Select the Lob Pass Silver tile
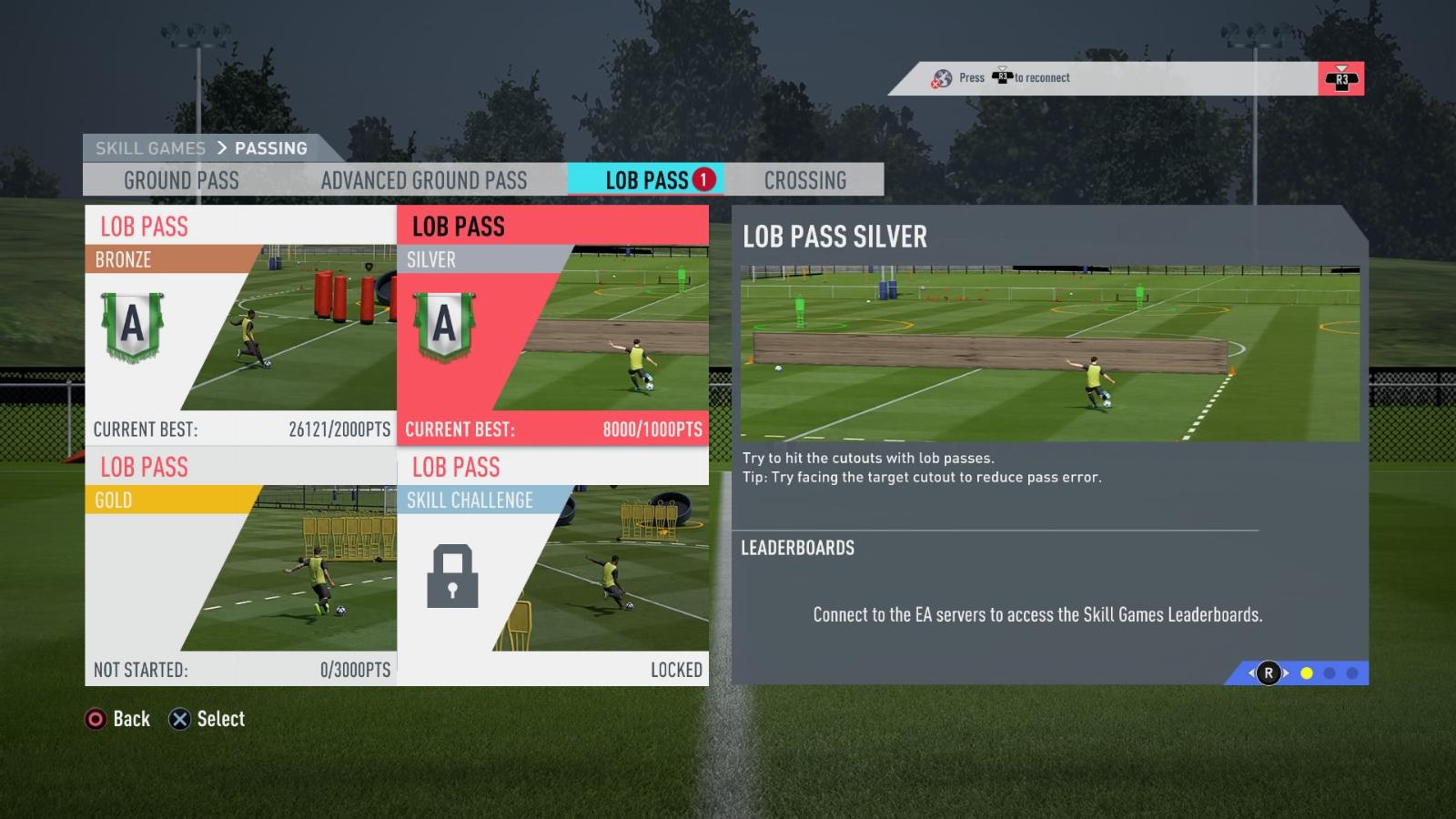1456x819 pixels. [552, 325]
